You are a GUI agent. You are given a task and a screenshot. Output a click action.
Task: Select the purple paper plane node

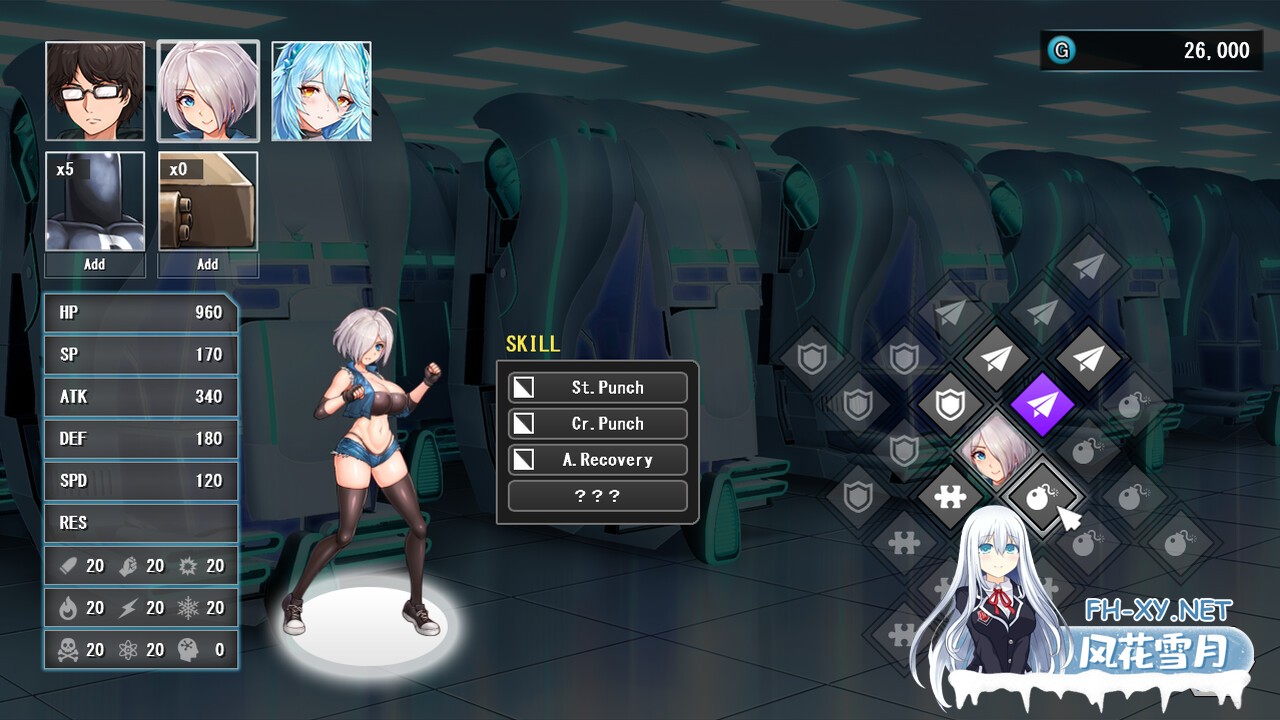[1042, 405]
